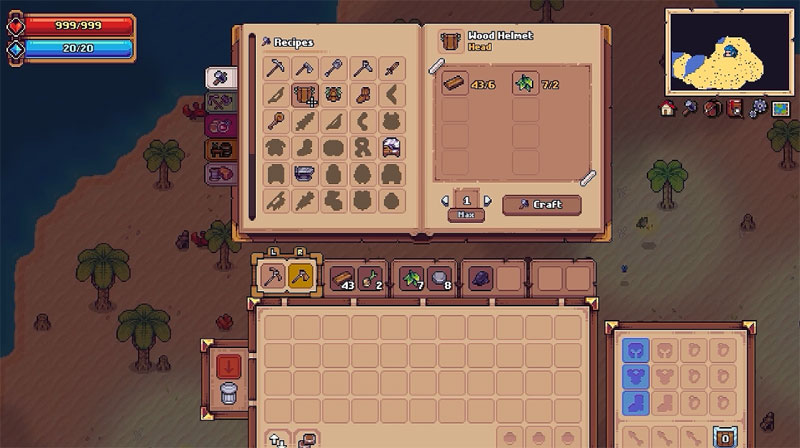
Task: Switch to the top hammer crafting tab
Action: pyautogui.click(x=219, y=77)
